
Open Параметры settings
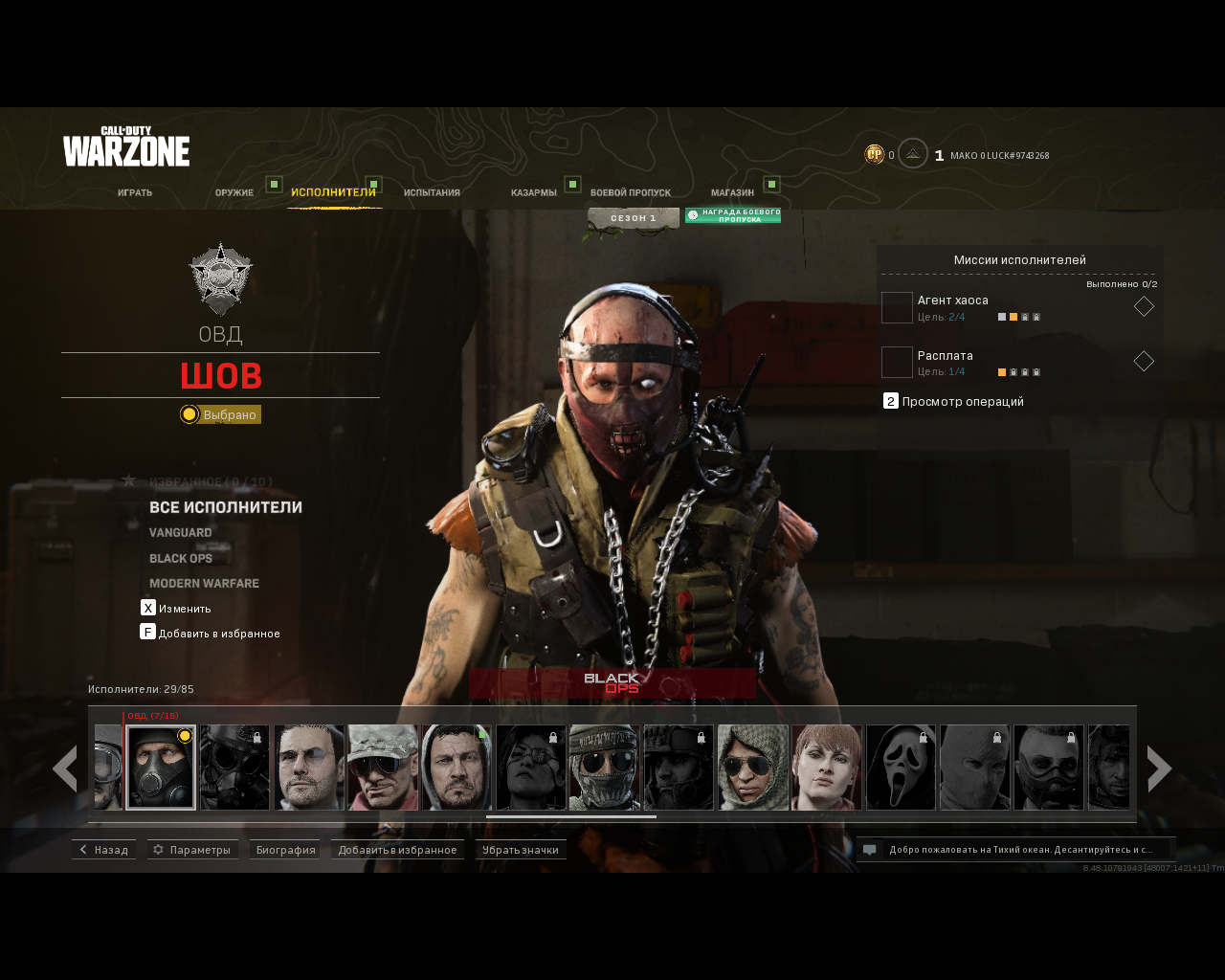click(x=192, y=850)
